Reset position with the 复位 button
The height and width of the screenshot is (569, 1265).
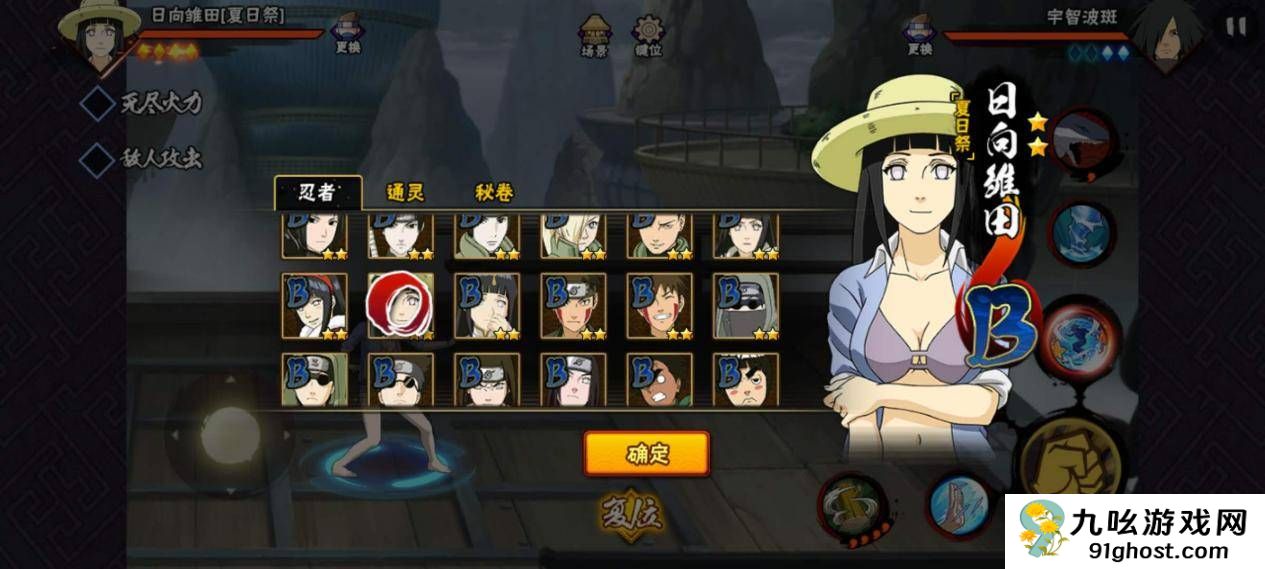coord(632,514)
